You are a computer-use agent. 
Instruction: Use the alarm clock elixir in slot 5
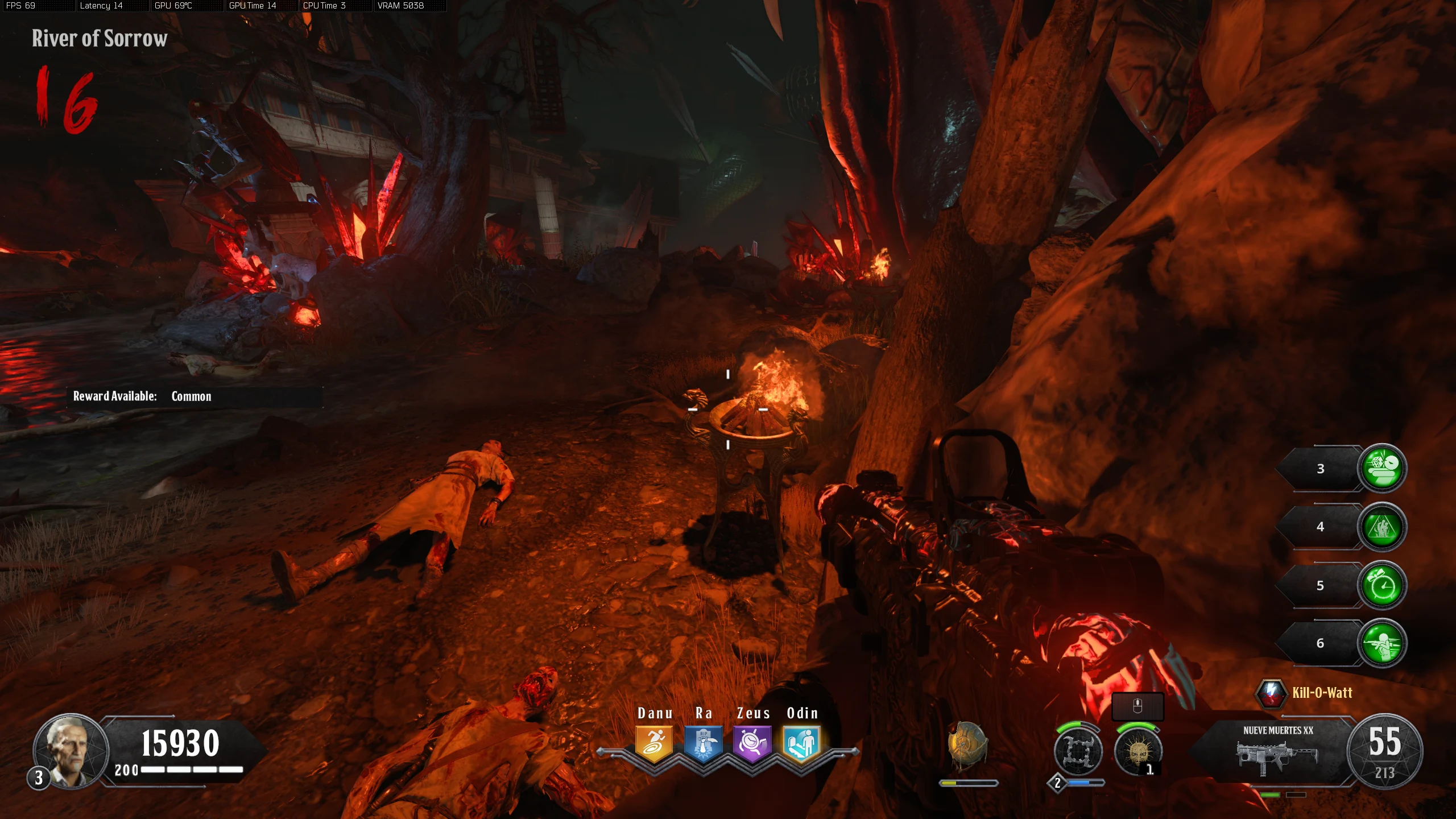click(1382, 585)
